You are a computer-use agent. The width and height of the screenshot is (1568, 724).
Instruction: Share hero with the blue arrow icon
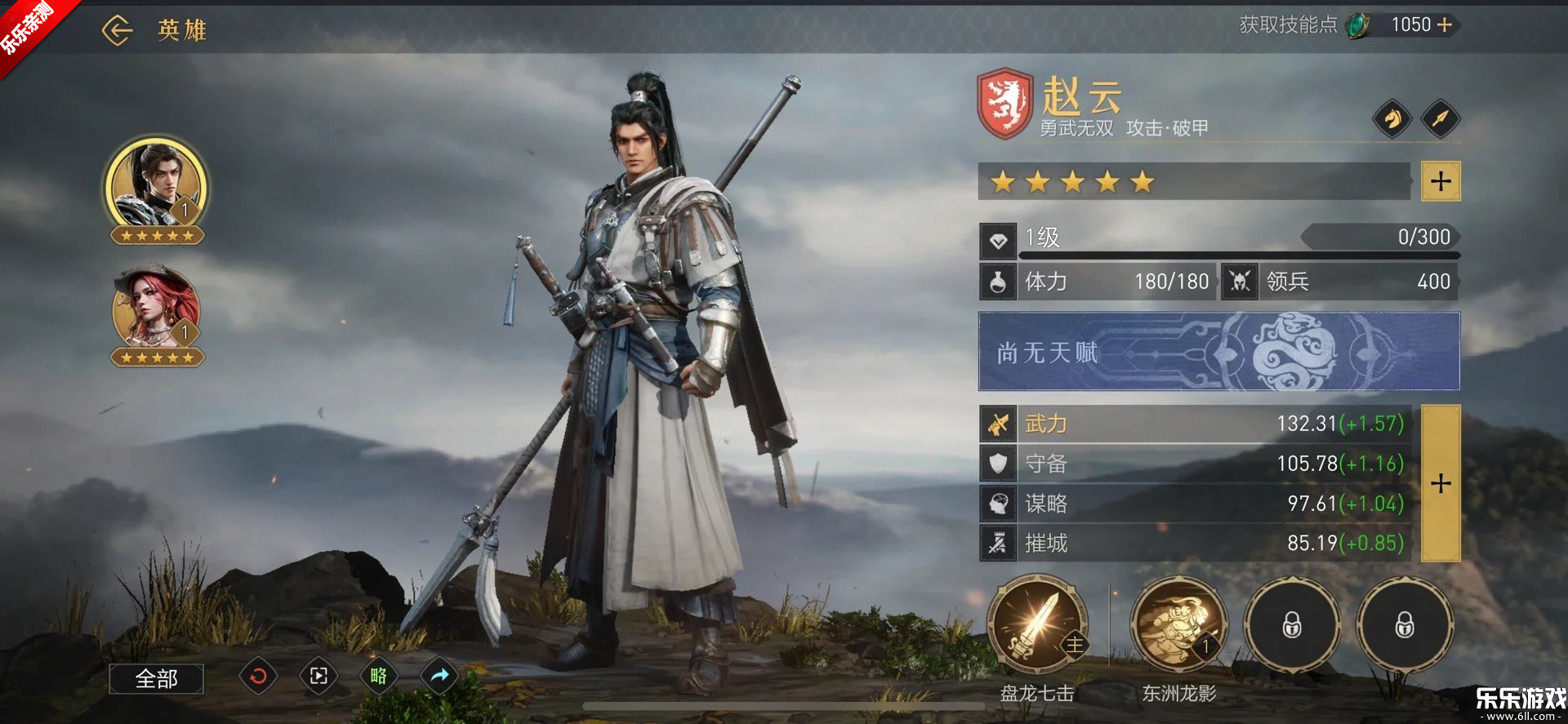[439, 676]
